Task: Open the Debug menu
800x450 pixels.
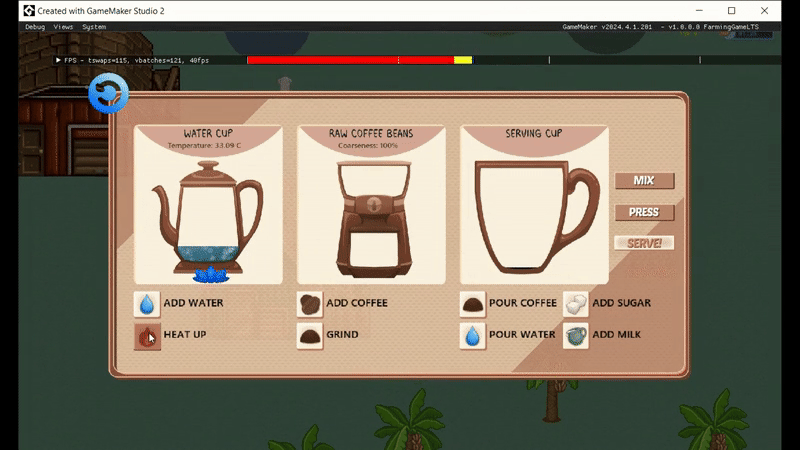Action: 35,27
